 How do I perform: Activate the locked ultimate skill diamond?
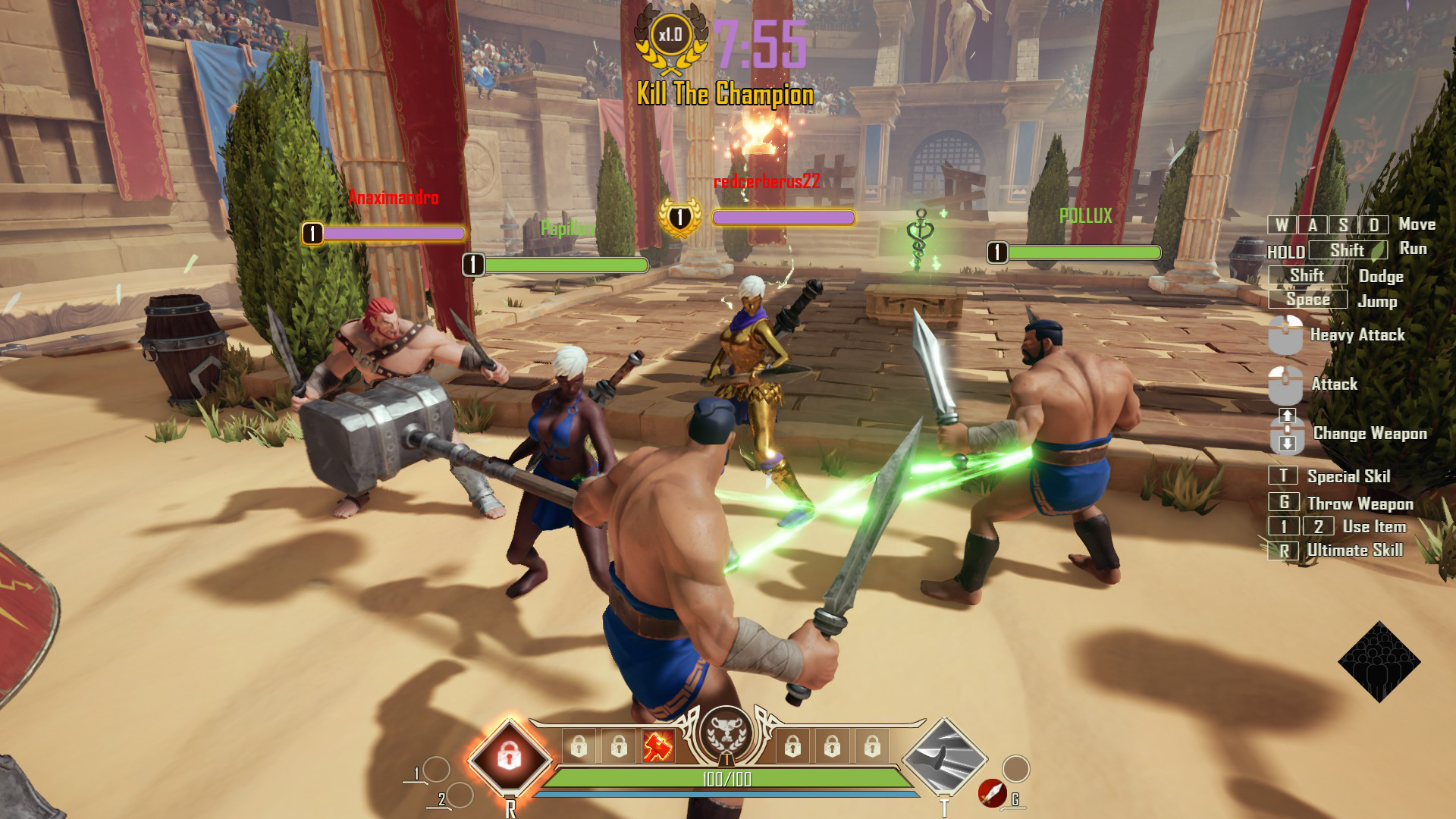pyautogui.click(x=509, y=756)
